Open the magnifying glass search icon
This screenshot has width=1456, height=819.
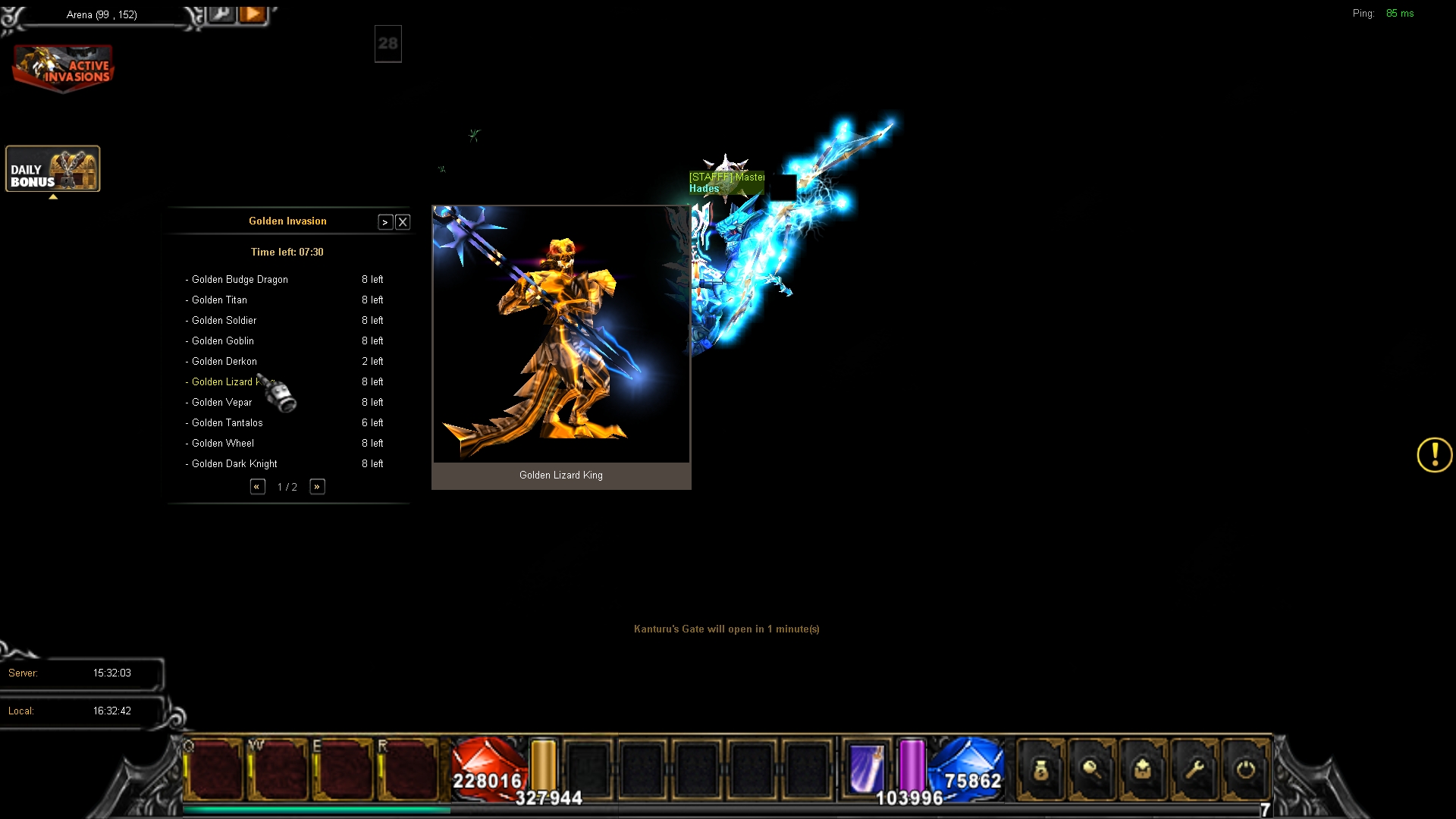pyautogui.click(x=1092, y=770)
